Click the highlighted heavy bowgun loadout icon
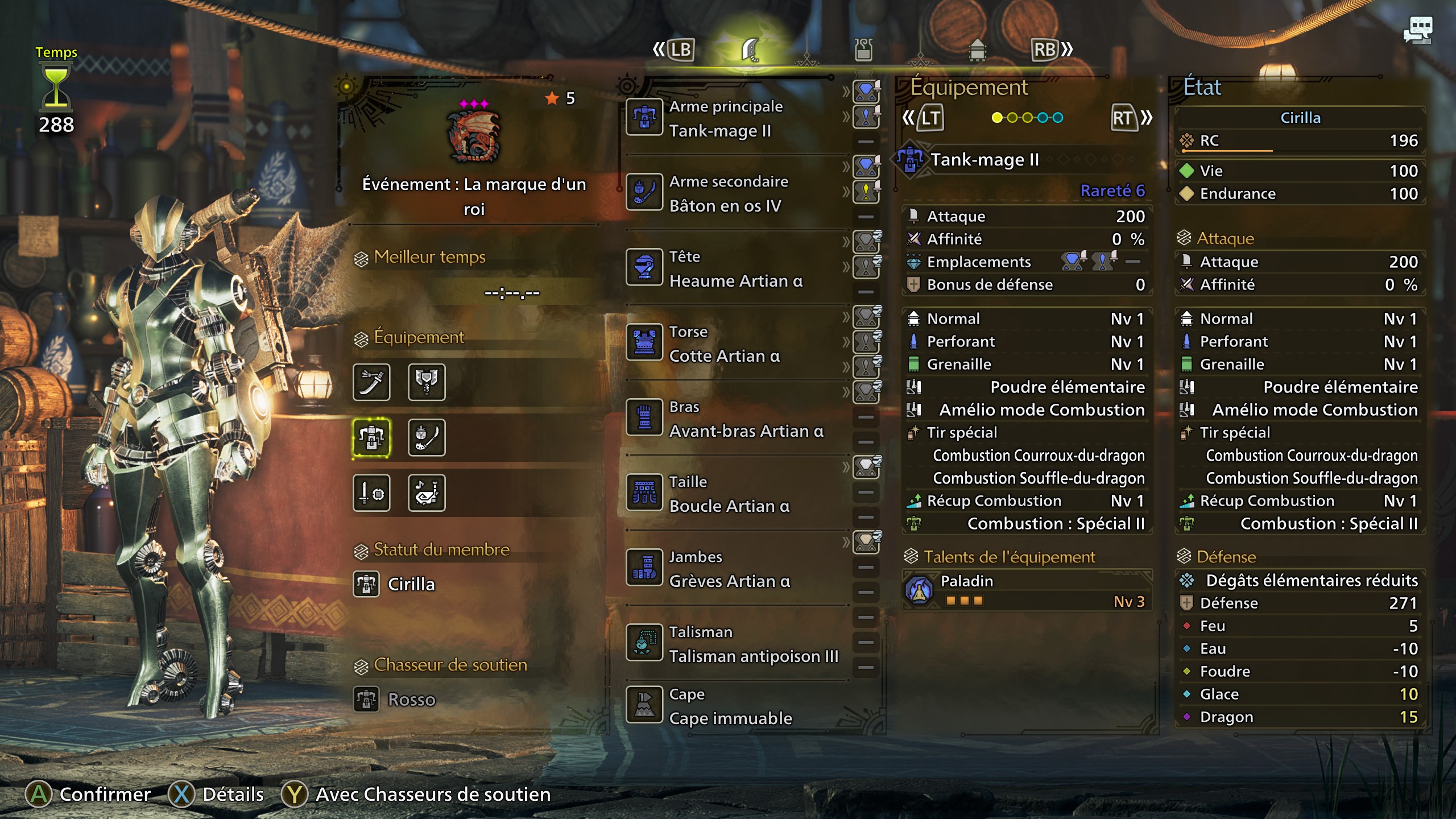Viewport: 1456px width, 819px height. (372, 437)
